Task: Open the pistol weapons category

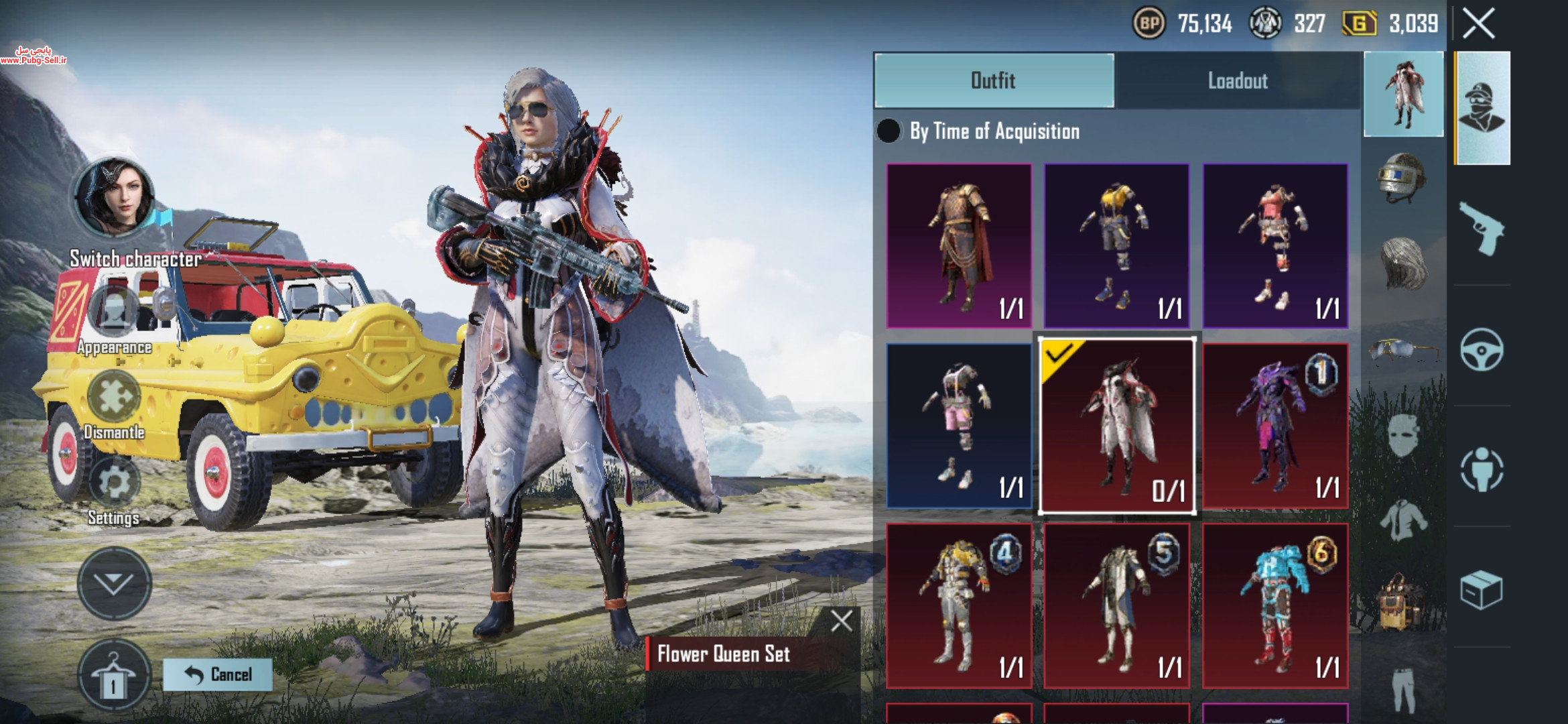Action: pos(1482,229)
